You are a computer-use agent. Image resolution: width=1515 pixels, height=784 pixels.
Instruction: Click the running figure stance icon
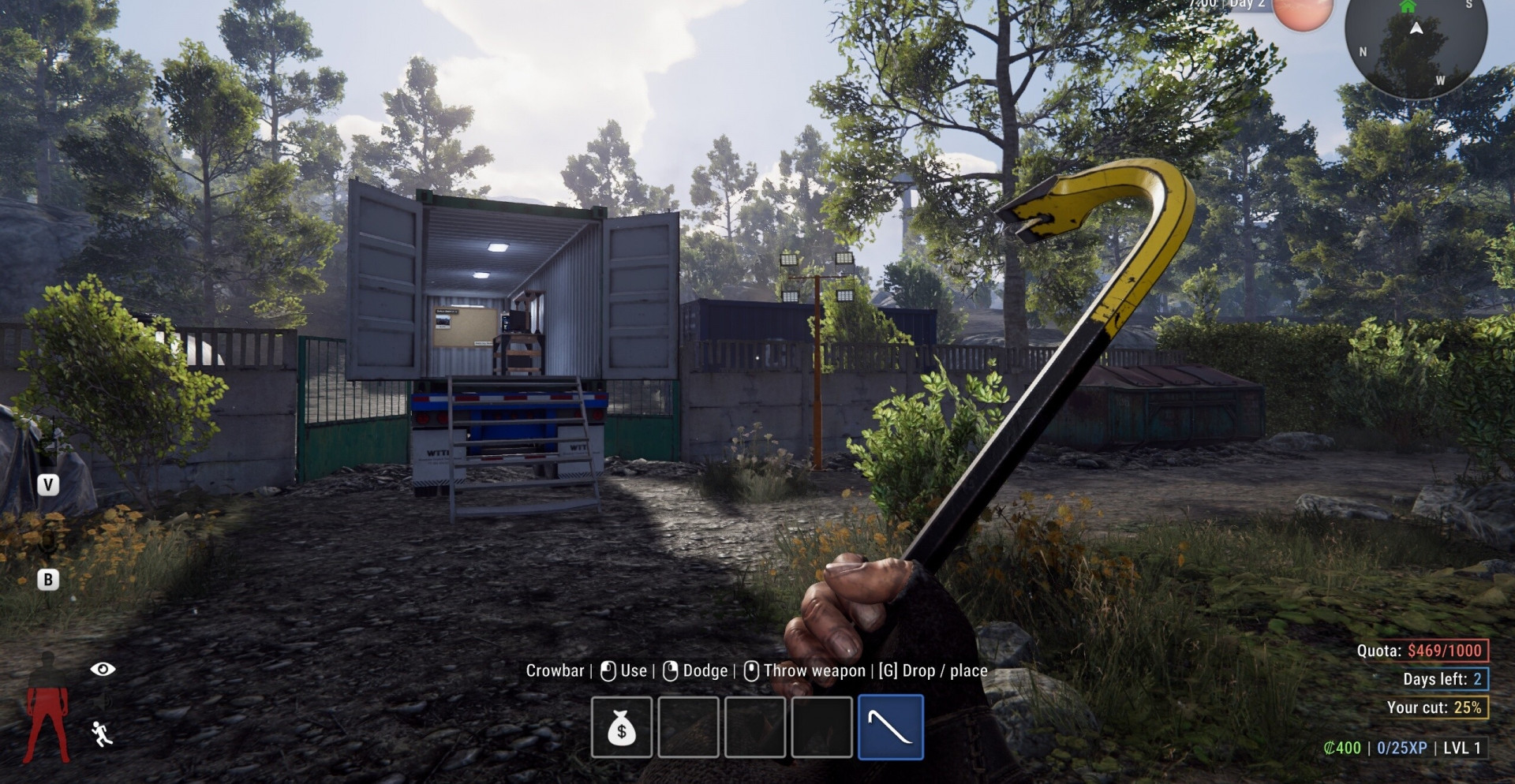[x=102, y=734]
